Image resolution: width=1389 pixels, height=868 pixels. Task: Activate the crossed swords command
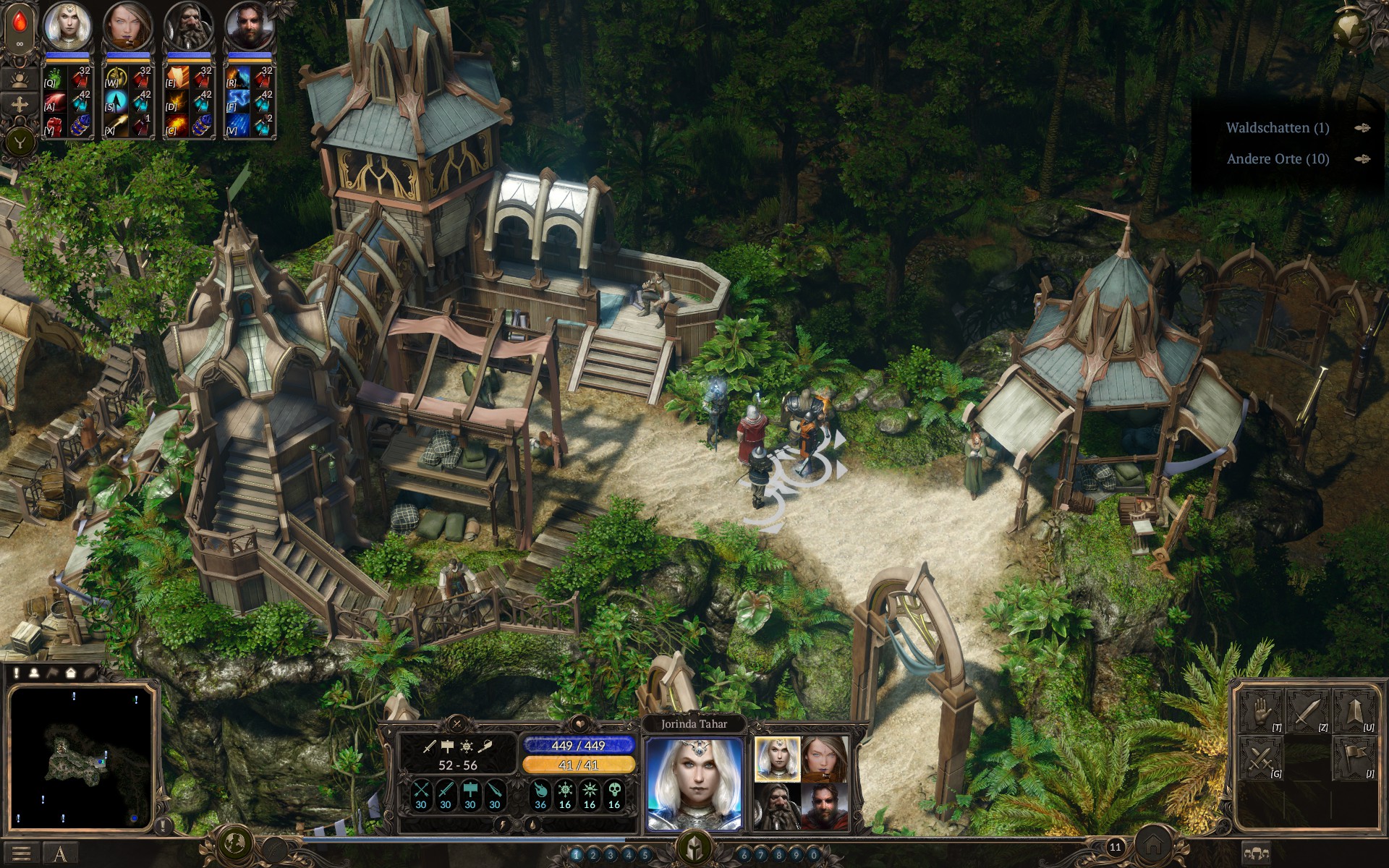tap(1260, 759)
